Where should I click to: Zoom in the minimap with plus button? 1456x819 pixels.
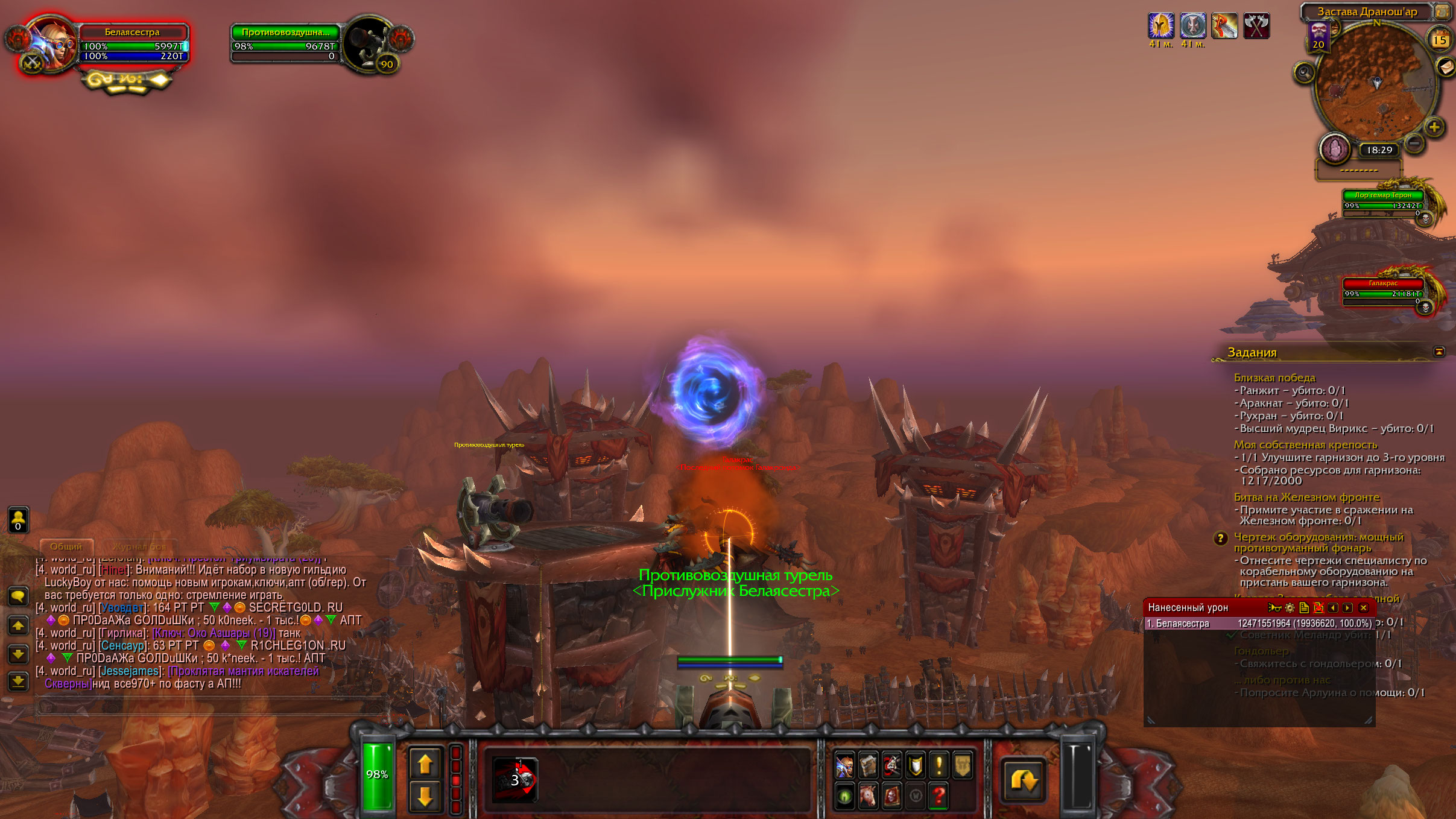[1434, 127]
